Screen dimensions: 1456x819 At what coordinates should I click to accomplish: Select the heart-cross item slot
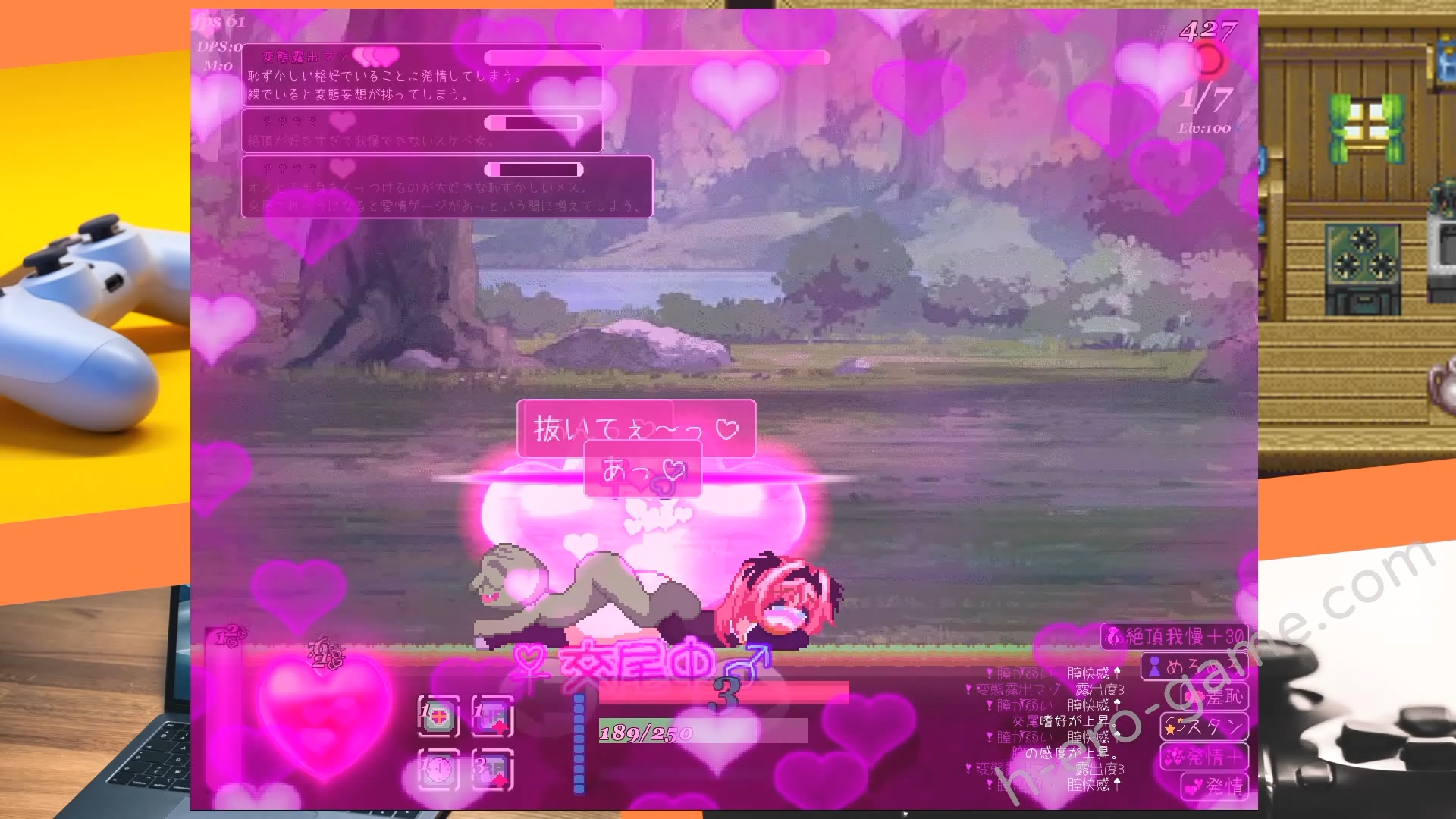[x=438, y=717]
